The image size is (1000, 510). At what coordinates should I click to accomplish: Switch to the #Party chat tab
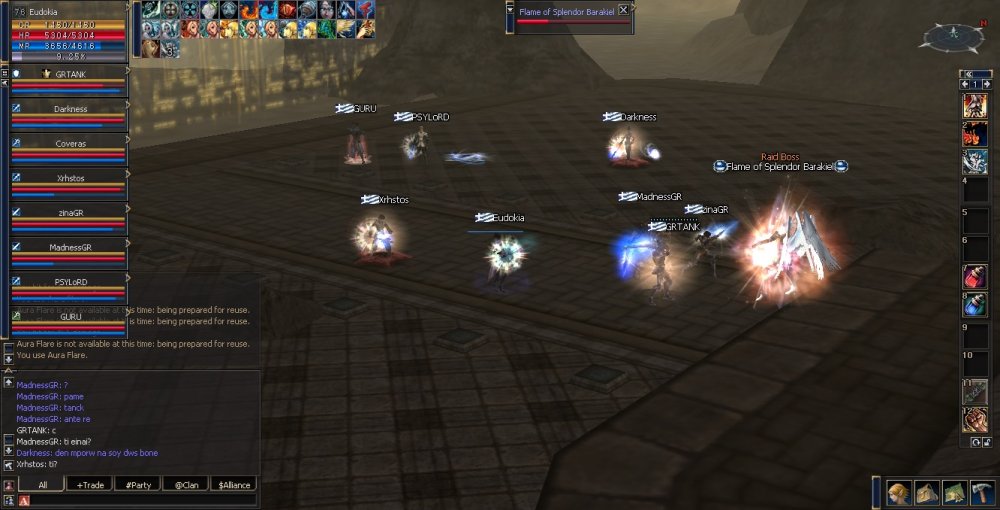pyautogui.click(x=138, y=485)
